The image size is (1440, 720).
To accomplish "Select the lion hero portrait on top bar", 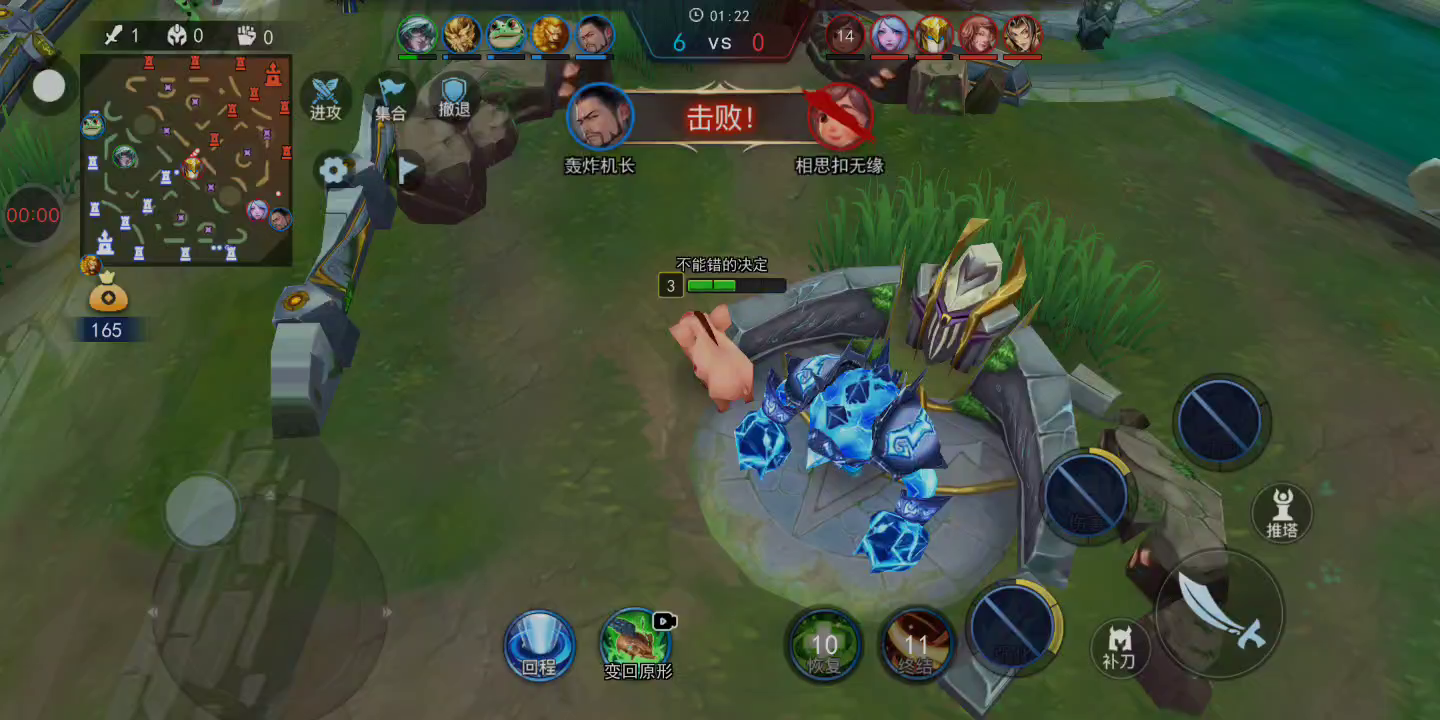I will tap(550, 36).
